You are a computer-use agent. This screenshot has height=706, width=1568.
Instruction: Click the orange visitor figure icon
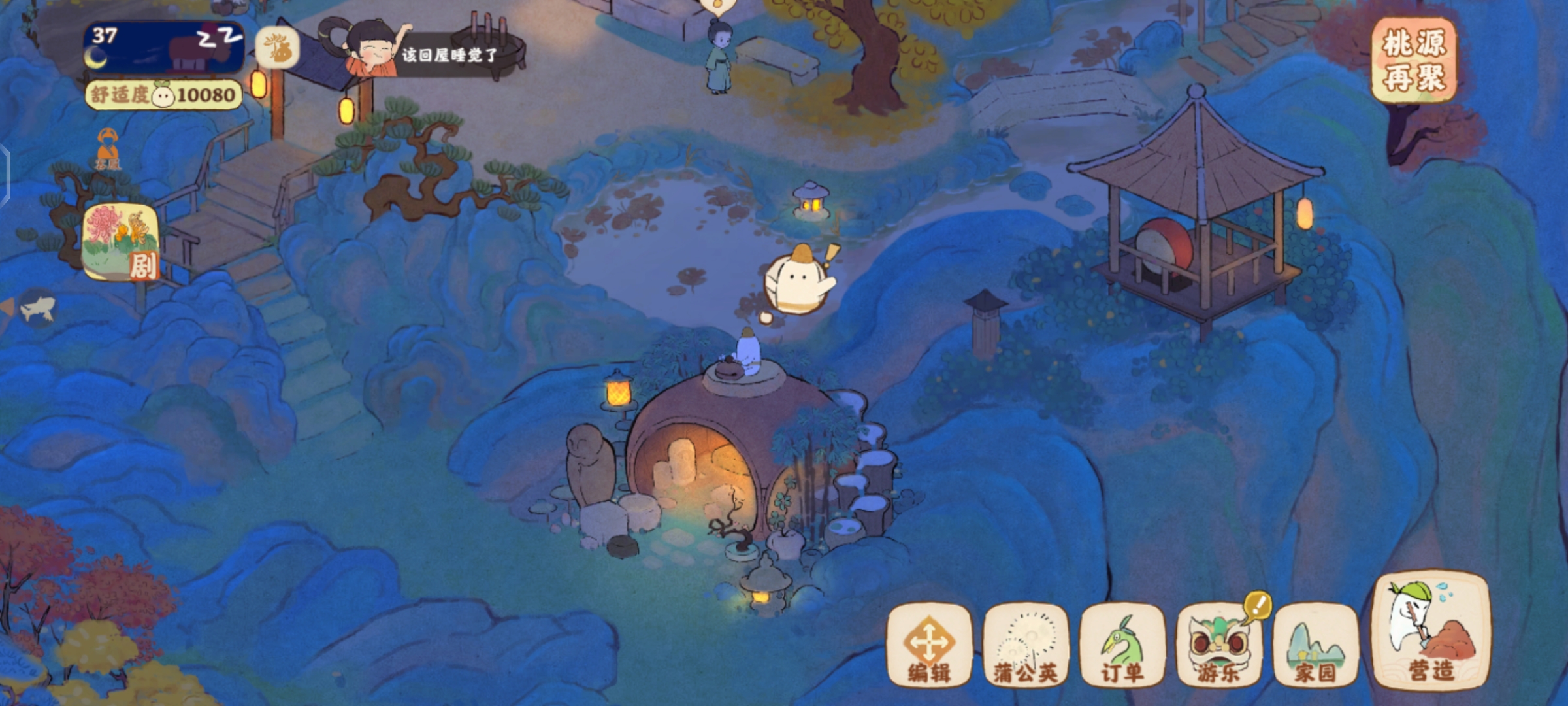[108, 148]
